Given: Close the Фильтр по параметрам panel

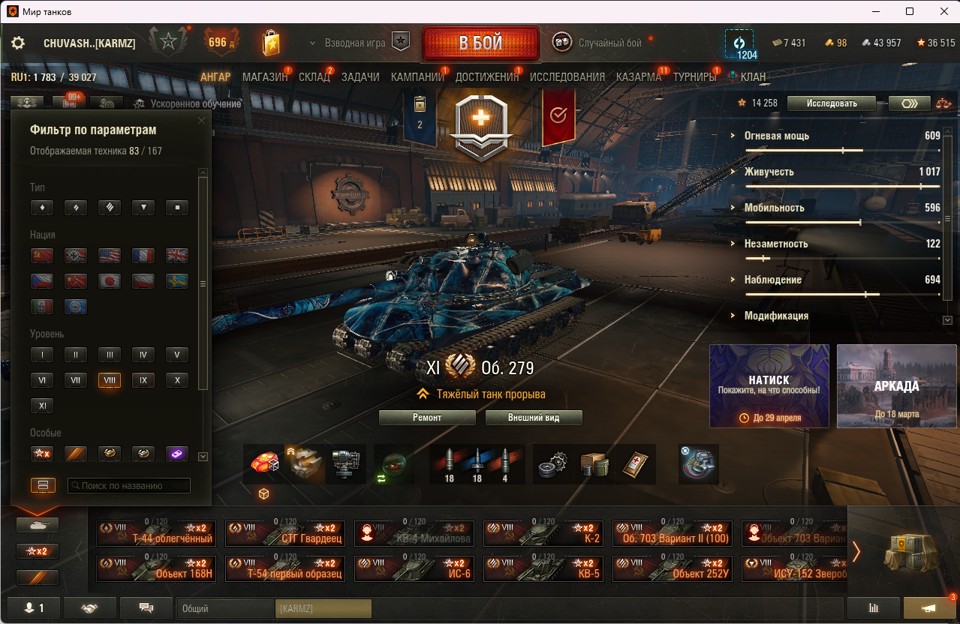Looking at the screenshot, I should (x=202, y=121).
